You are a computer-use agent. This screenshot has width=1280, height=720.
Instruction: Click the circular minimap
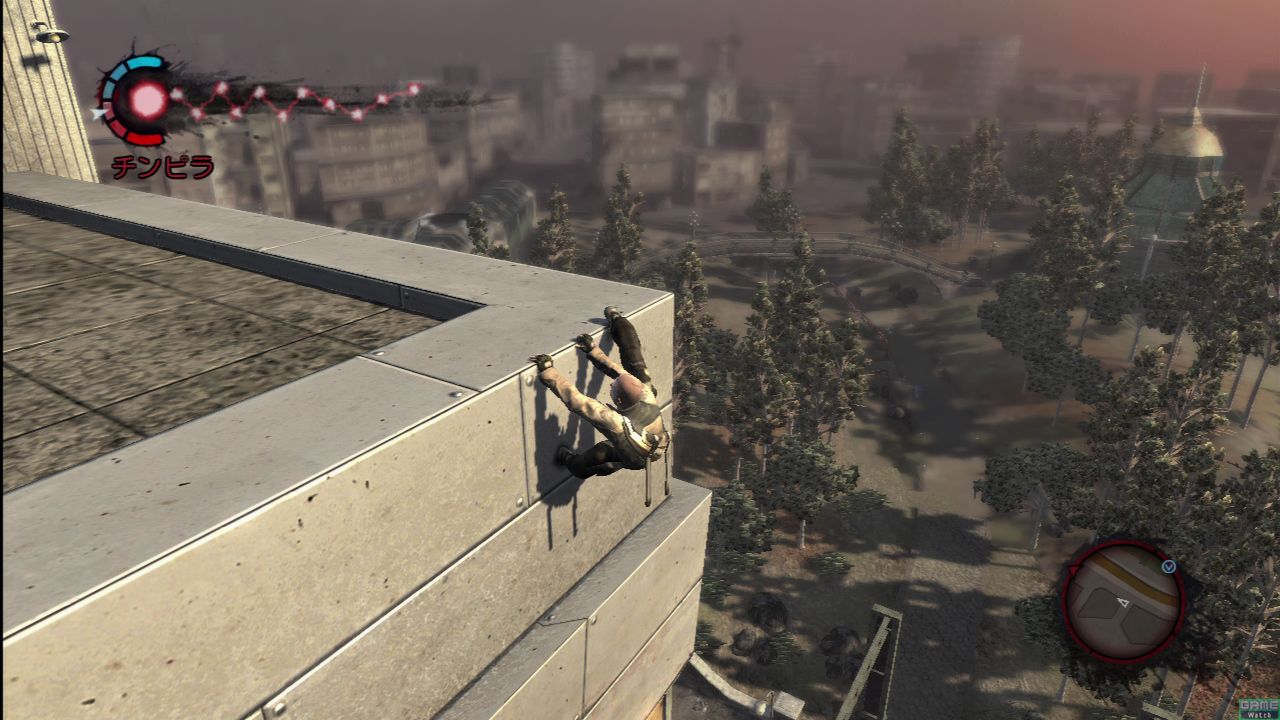click(x=1122, y=602)
